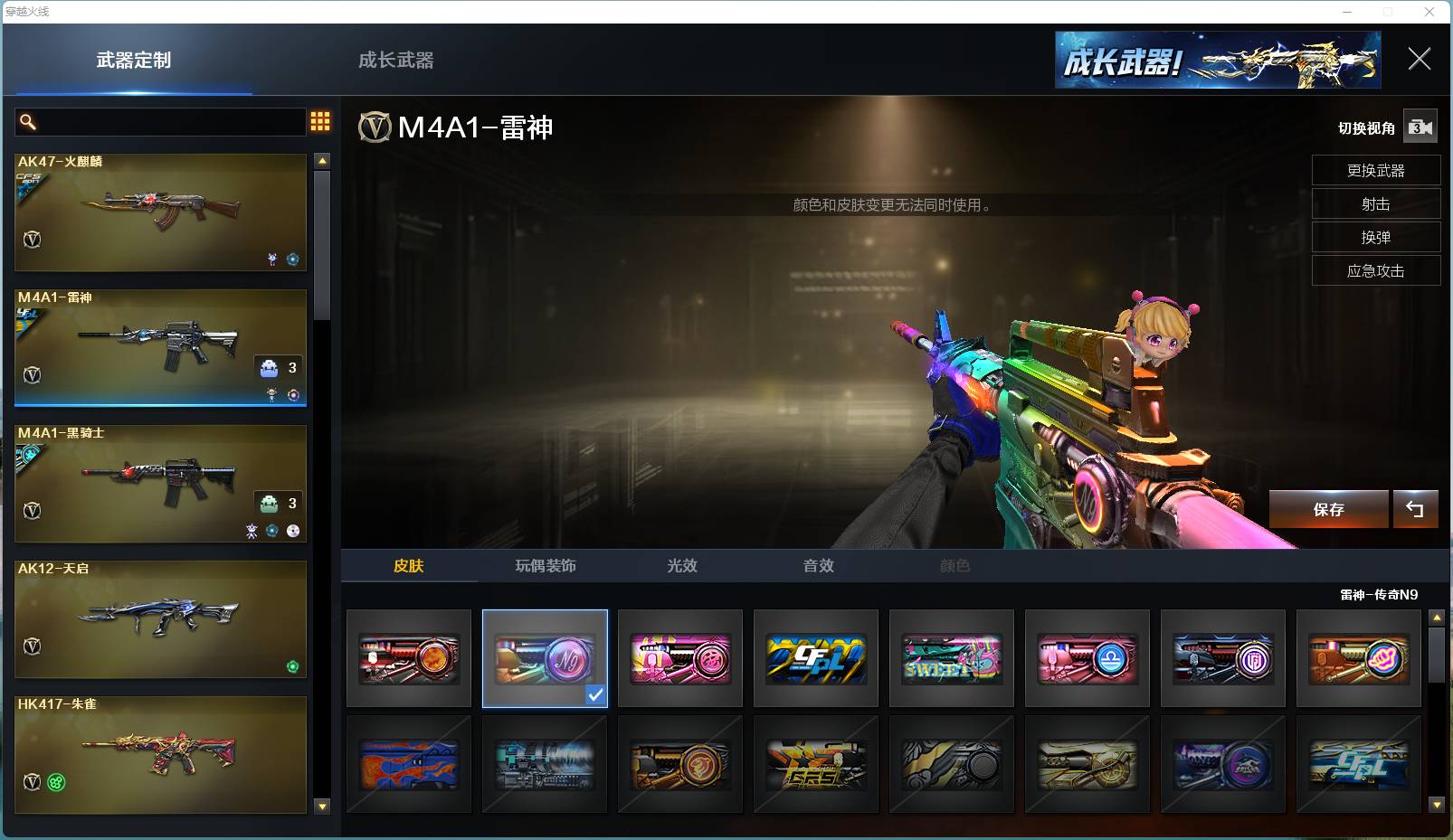Preview the 射击 shooting animation
Screen dimensions: 1453x840
click(1375, 204)
